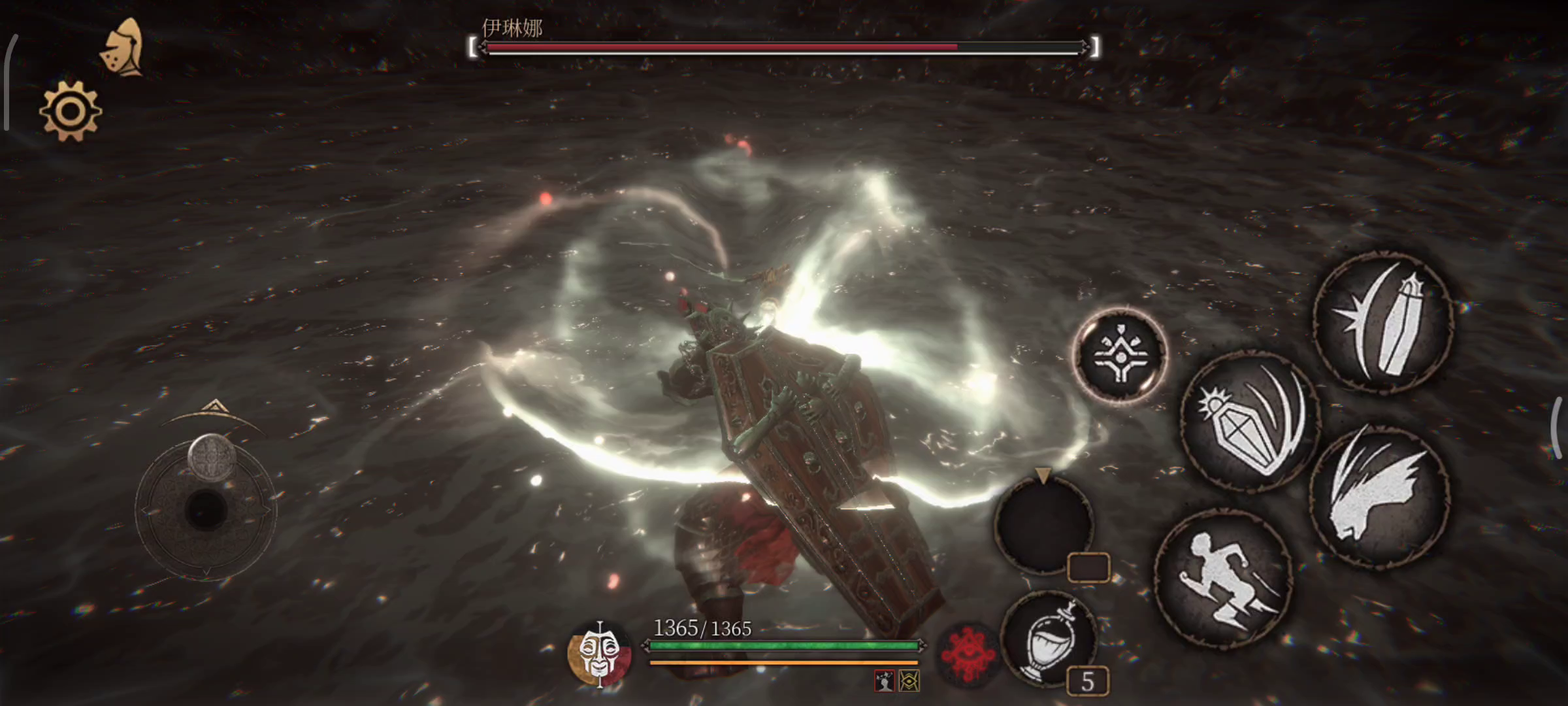Tap the running figure dodge button
1568x706 pixels.
[1223, 578]
